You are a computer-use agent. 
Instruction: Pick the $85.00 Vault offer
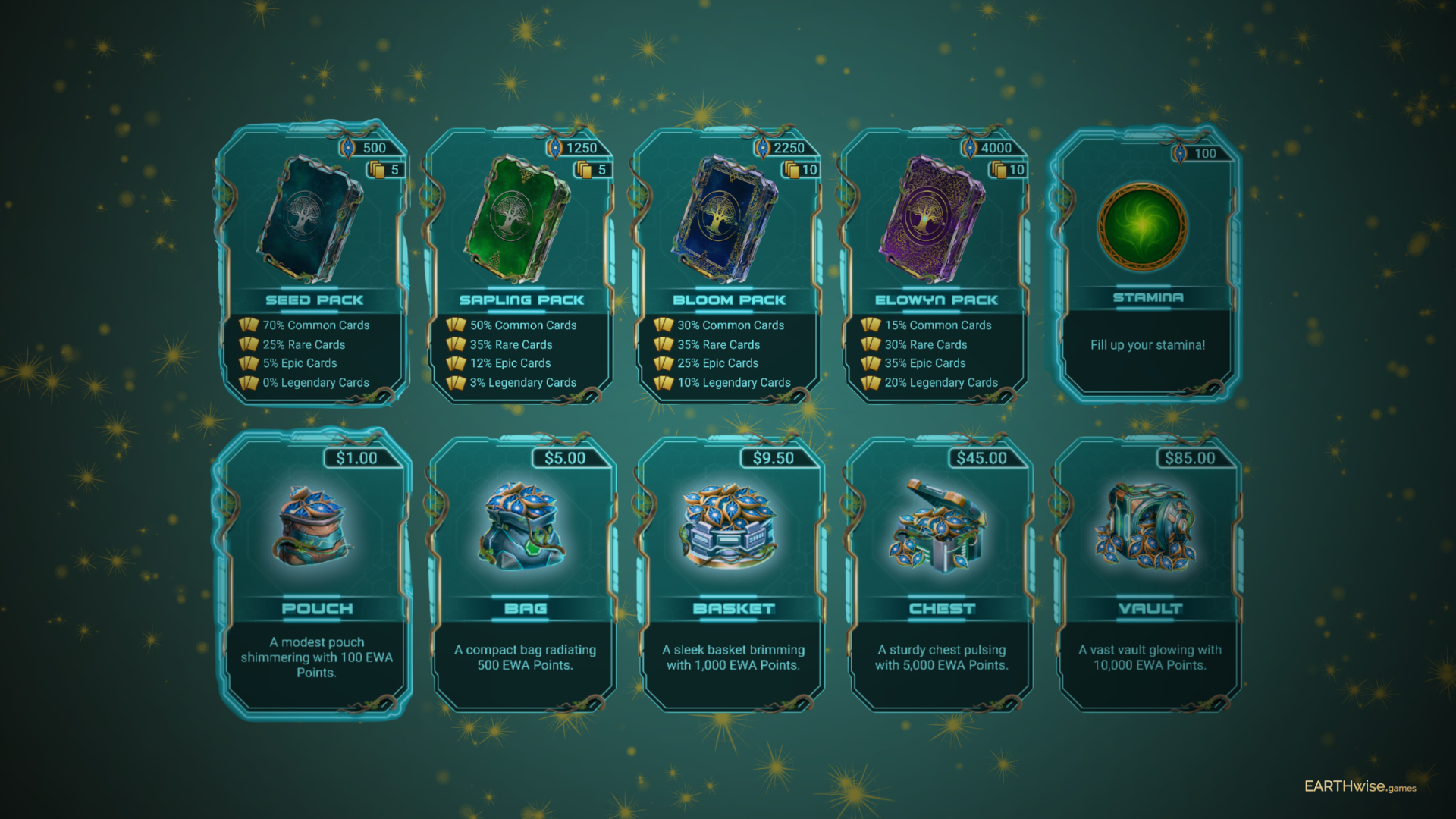(1150, 573)
